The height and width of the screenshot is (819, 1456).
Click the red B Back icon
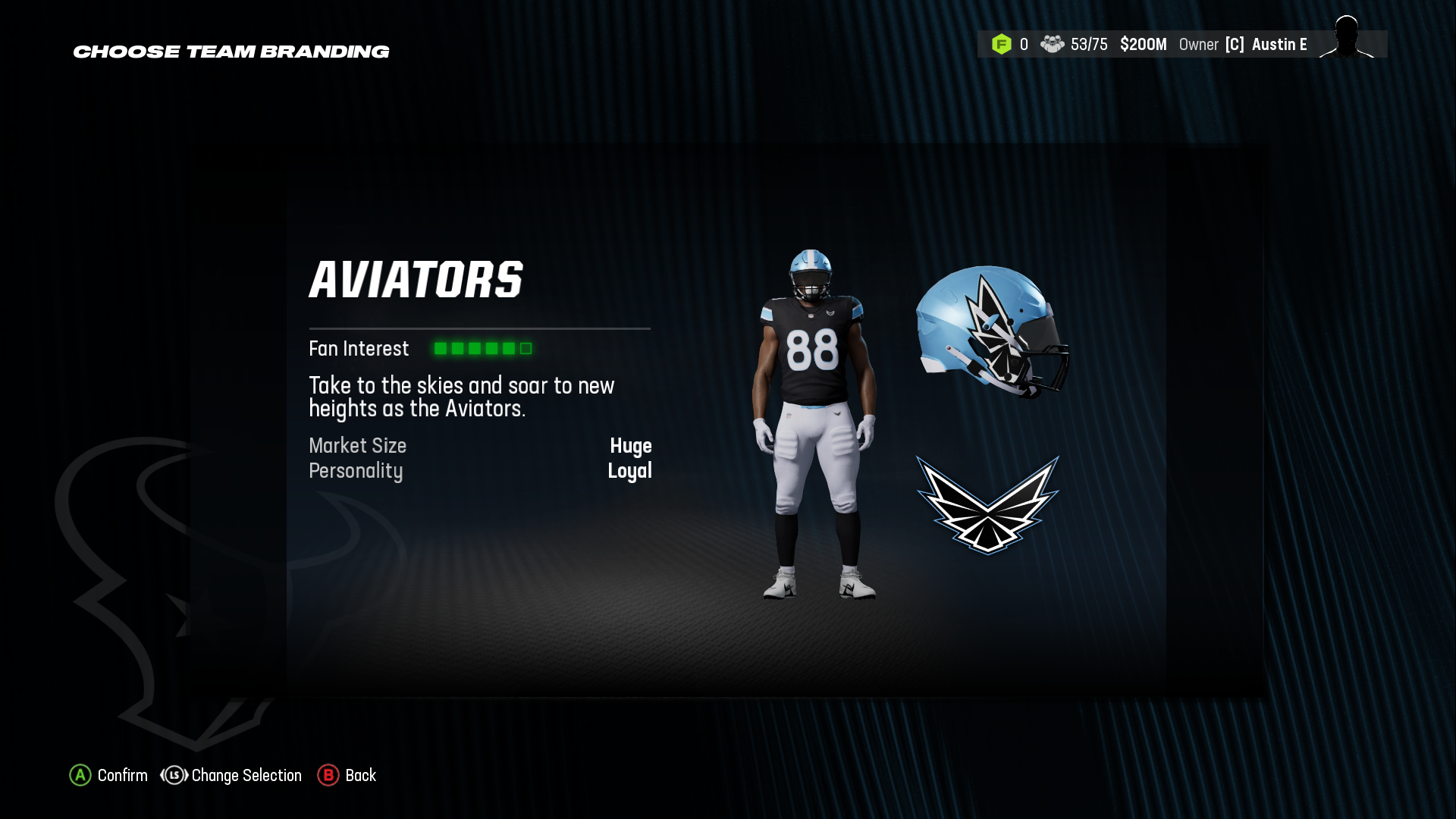[328, 776]
